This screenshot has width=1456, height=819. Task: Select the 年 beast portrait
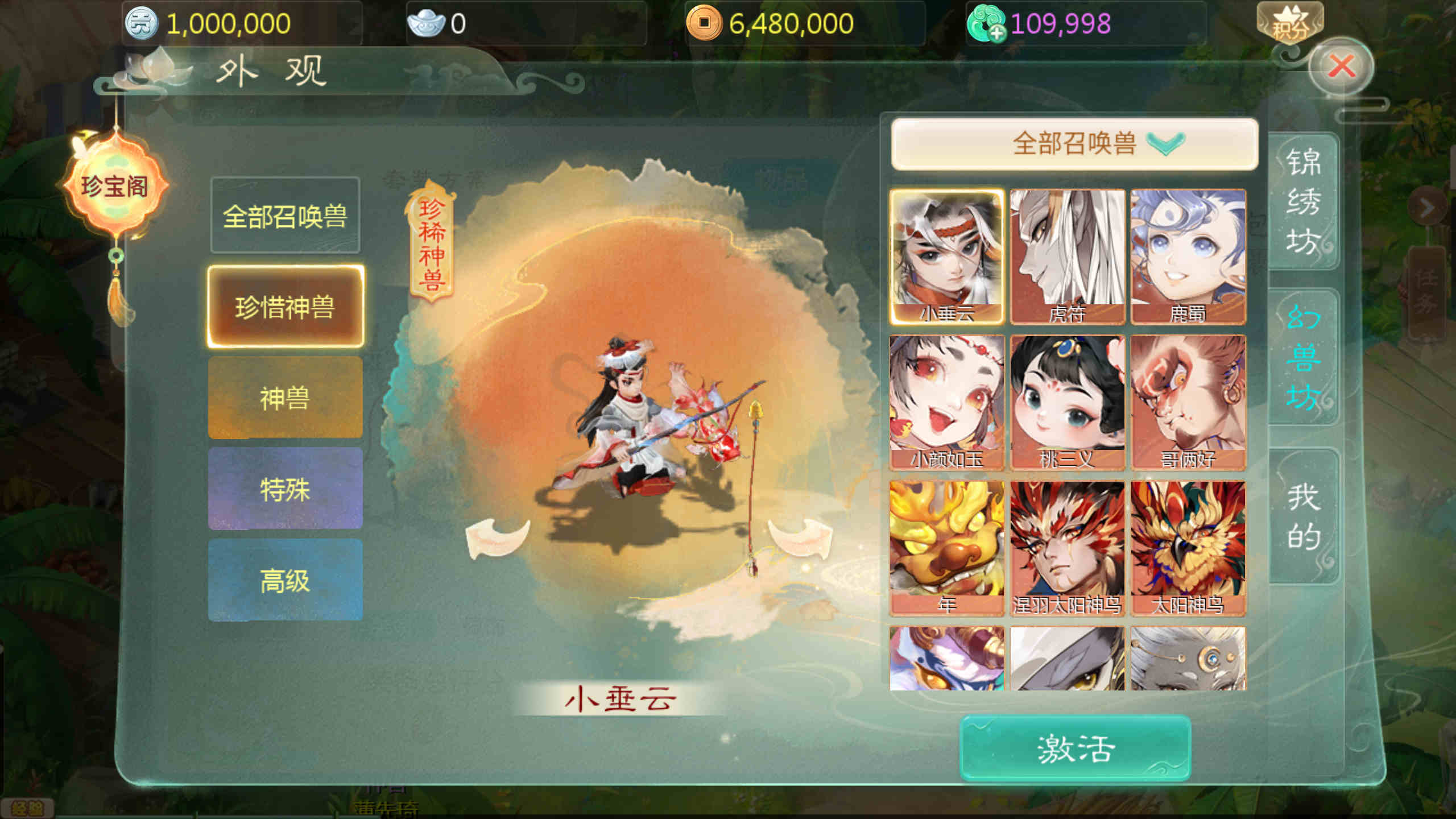(x=947, y=548)
